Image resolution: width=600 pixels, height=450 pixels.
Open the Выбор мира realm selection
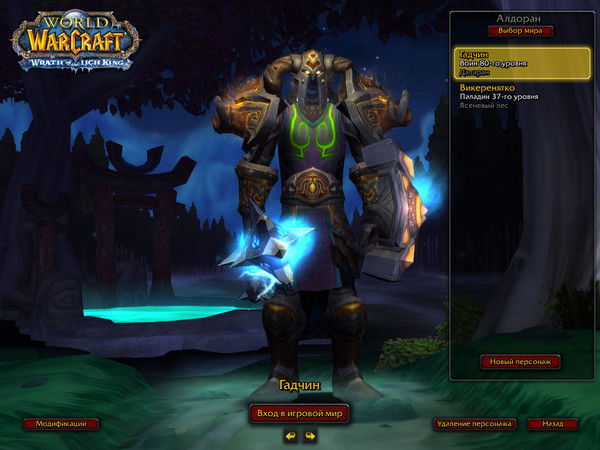[519, 30]
